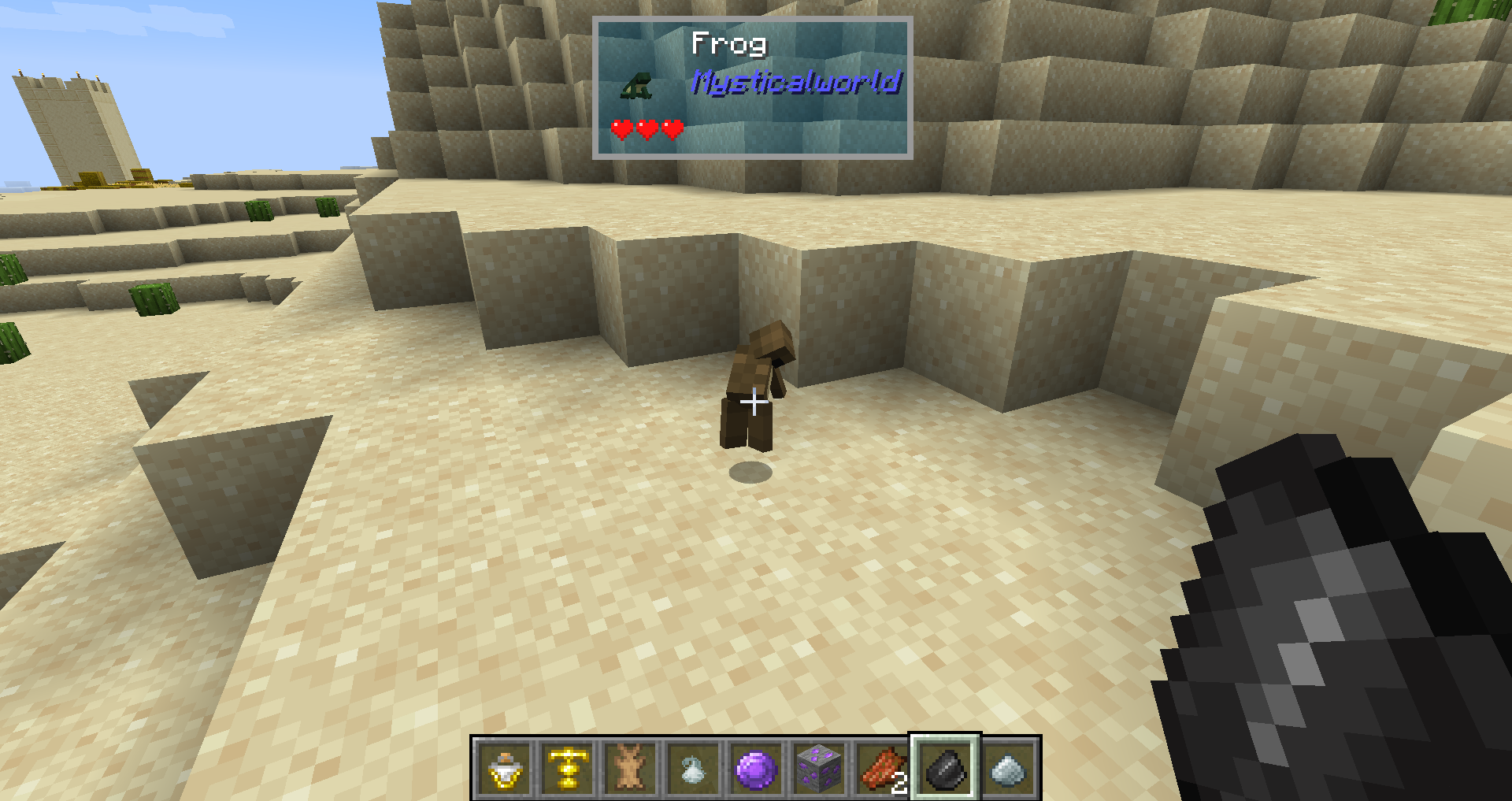
Task: Choose the golden trophy item slot
Action: point(567,769)
